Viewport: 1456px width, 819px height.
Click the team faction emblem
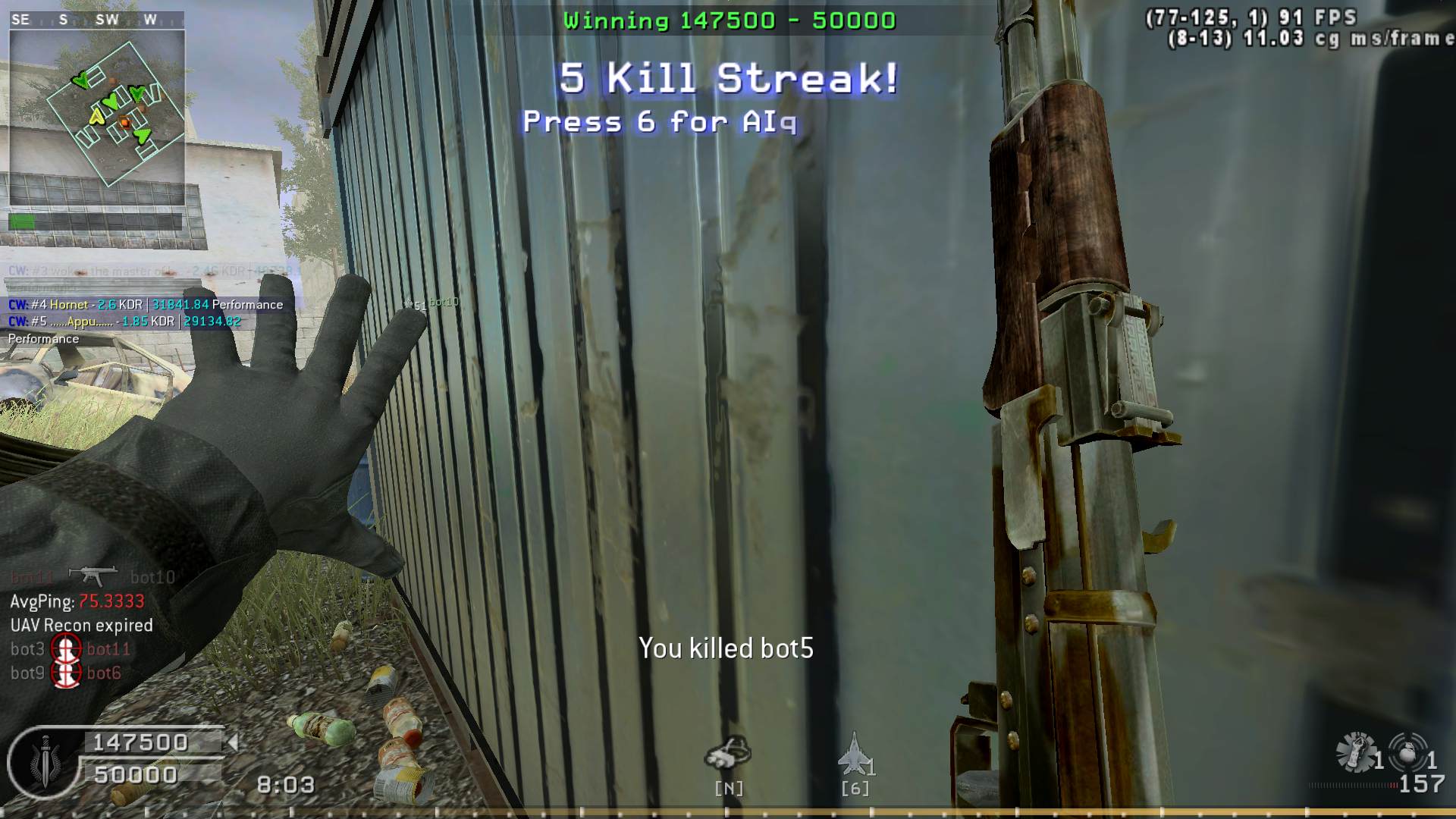click(45, 762)
